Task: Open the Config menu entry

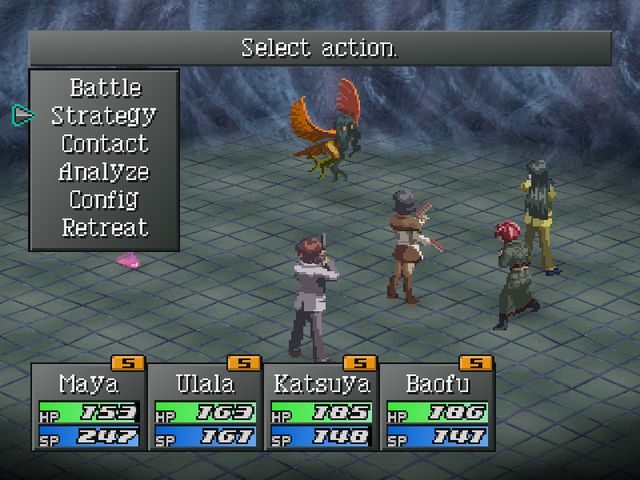Action: (104, 200)
